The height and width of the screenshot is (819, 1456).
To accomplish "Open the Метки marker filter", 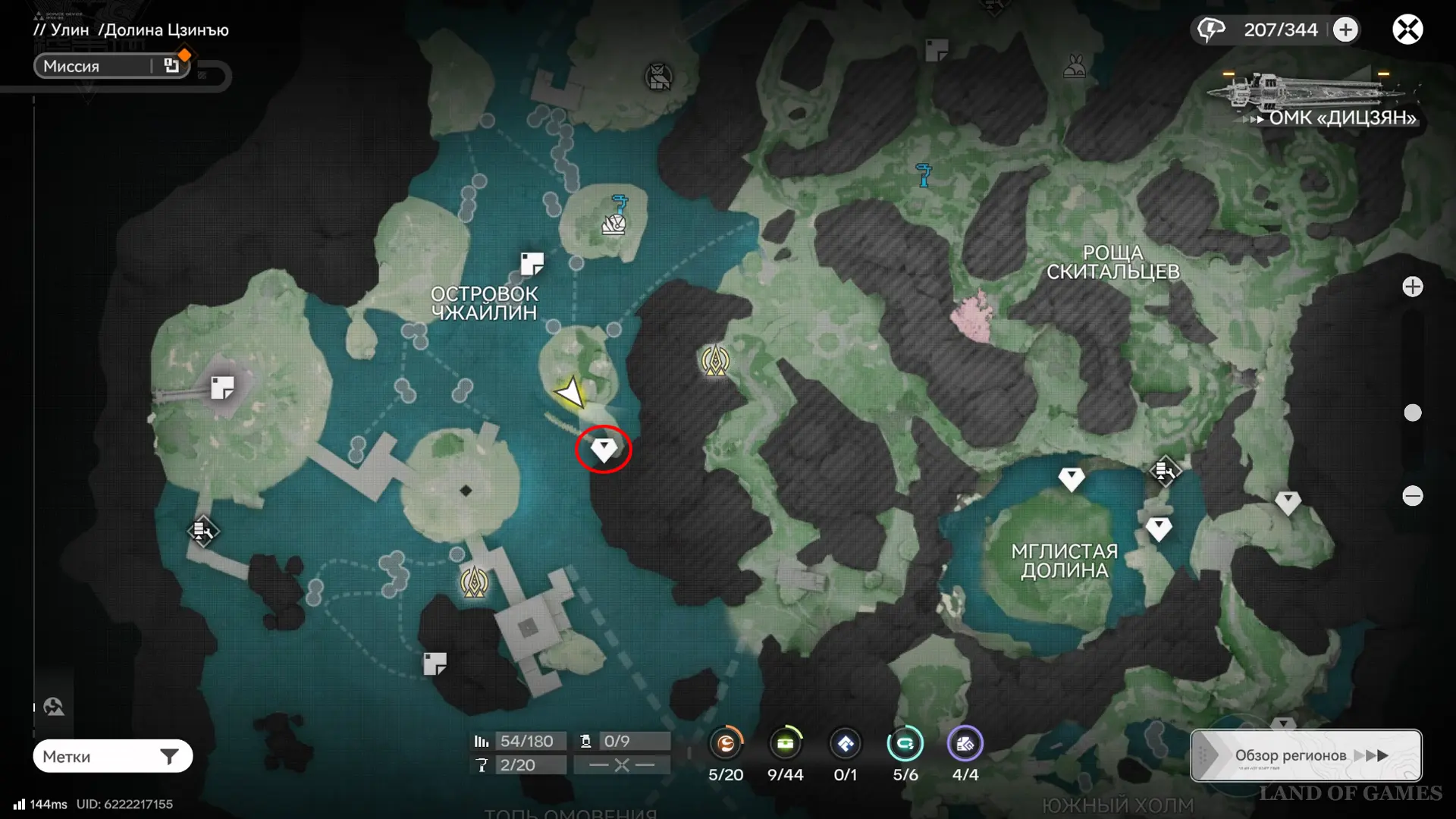I will tap(112, 756).
